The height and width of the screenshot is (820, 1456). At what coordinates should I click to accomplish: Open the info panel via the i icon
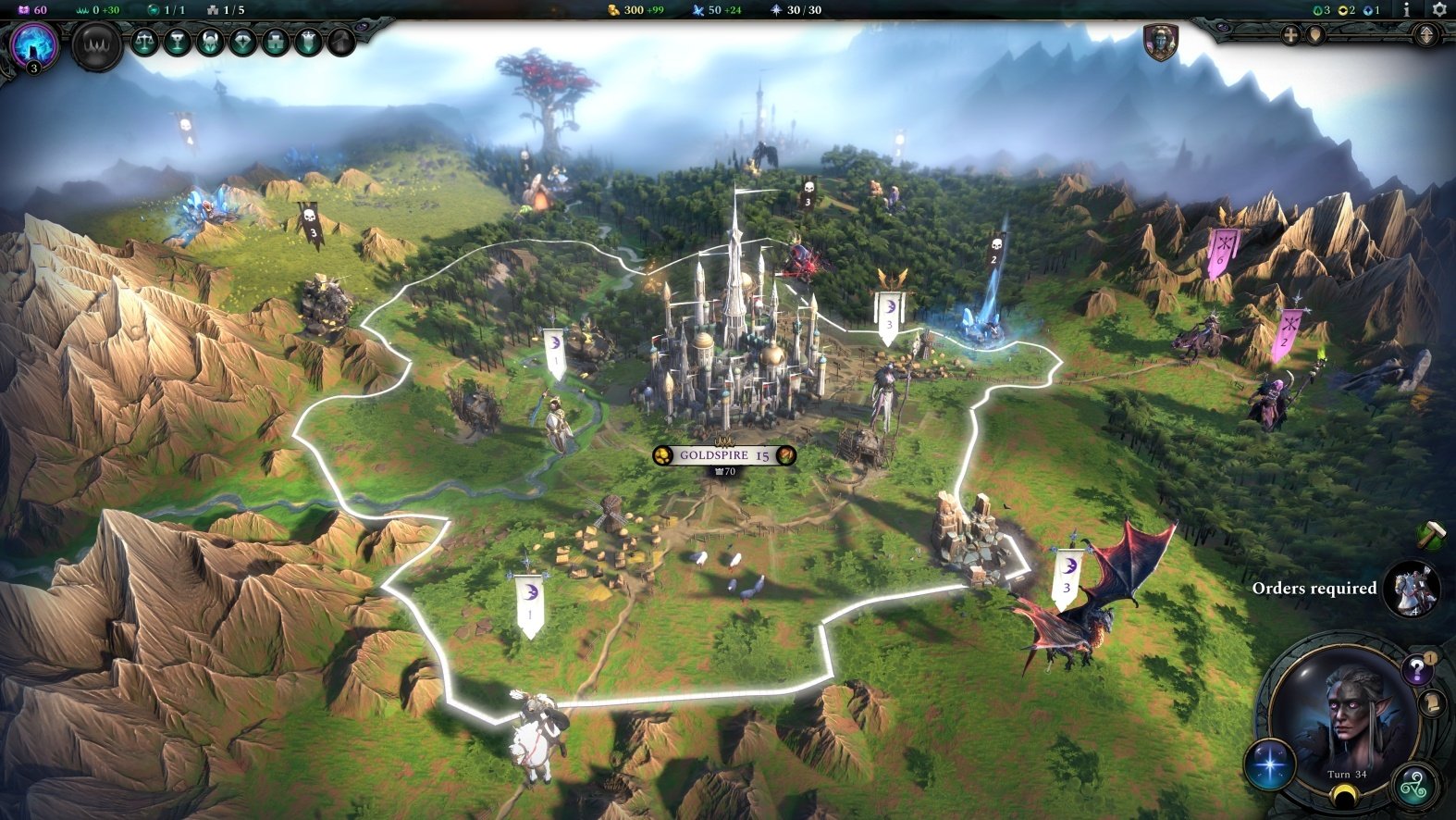pyautogui.click(x=1406, y=10)
